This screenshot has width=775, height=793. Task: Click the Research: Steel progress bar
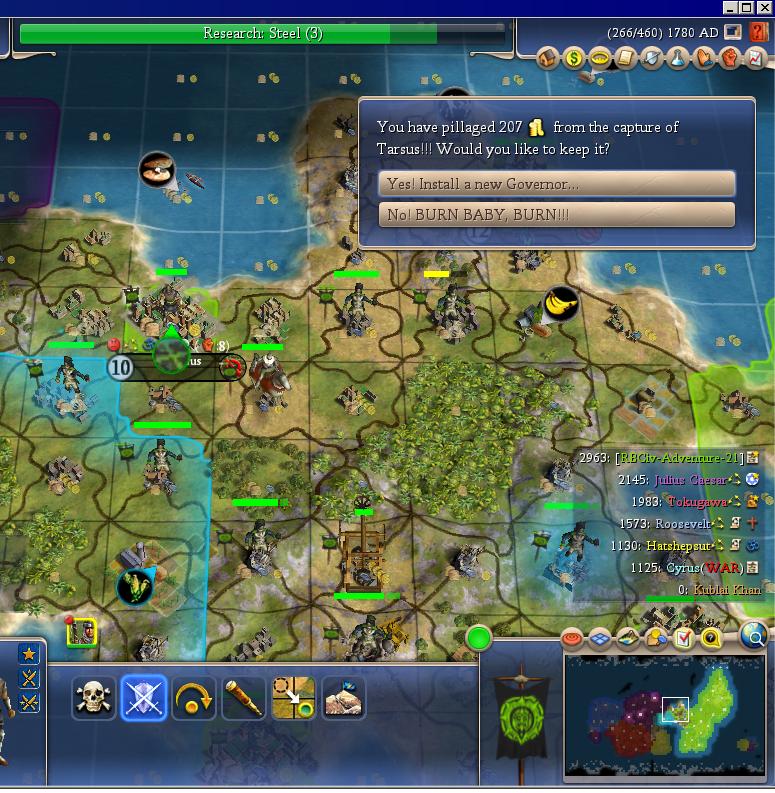262,34
